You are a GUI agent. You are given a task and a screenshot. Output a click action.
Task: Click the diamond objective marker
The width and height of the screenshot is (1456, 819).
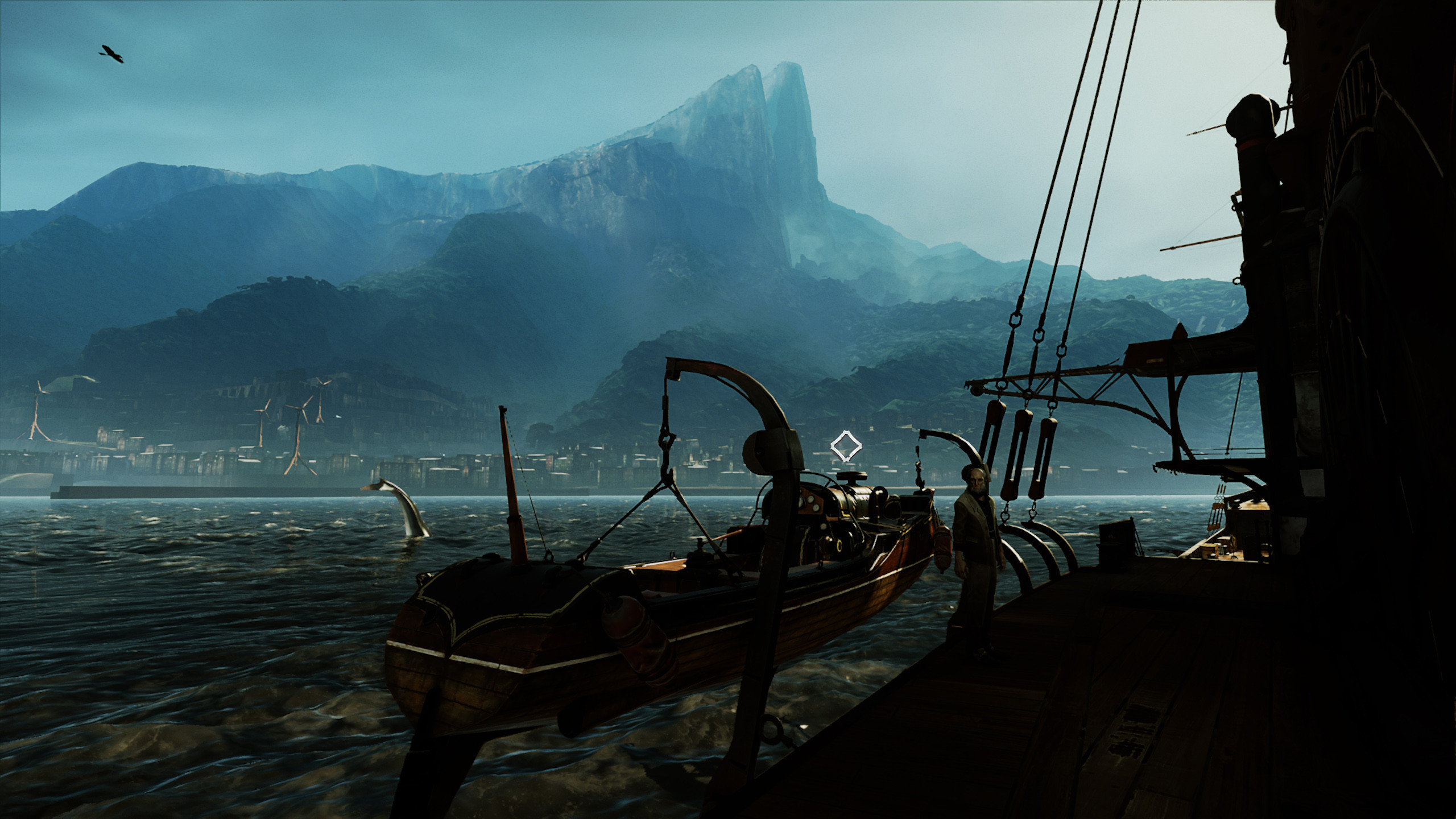point(846,446)
